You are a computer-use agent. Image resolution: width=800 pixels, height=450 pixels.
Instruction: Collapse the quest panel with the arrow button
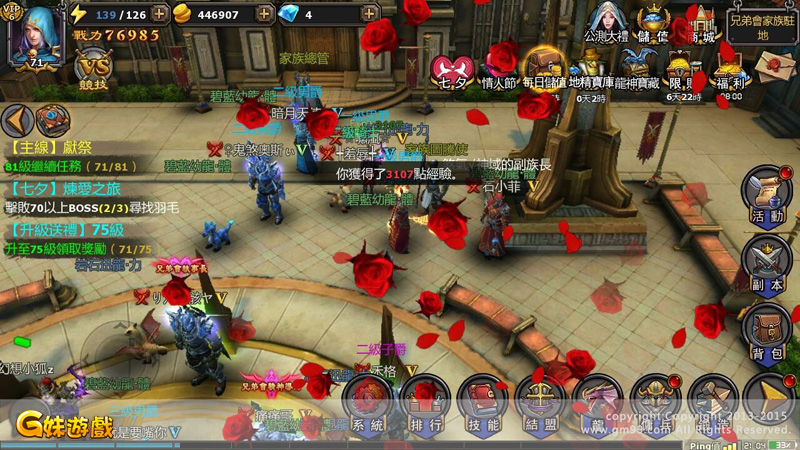pyautogui.click(x=16, y=121)
